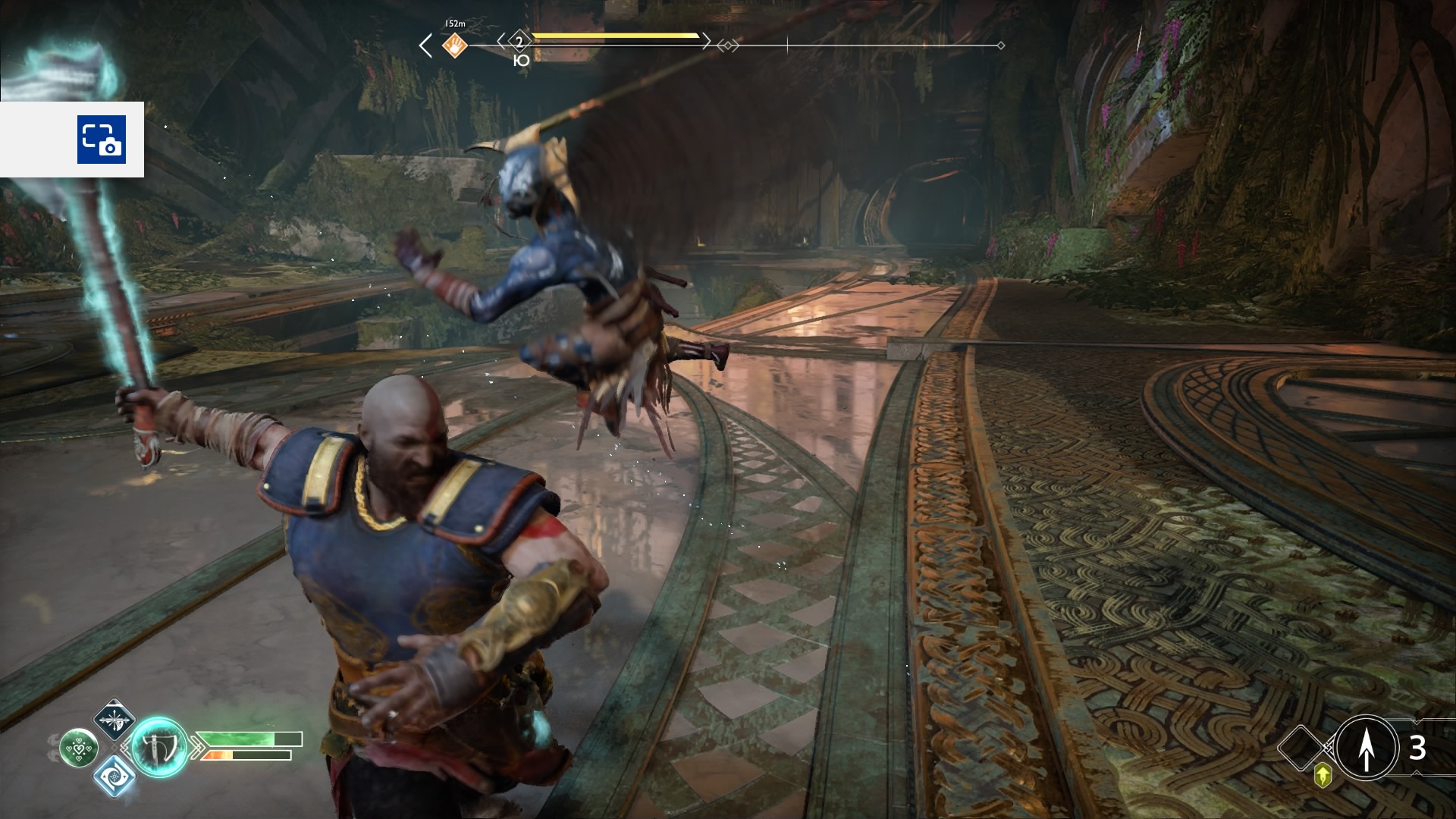Viewport: 1456px width, 819px height.
Task: Click the yellow-green upward arrow buff icon
Action: (x=1323, y=775)
